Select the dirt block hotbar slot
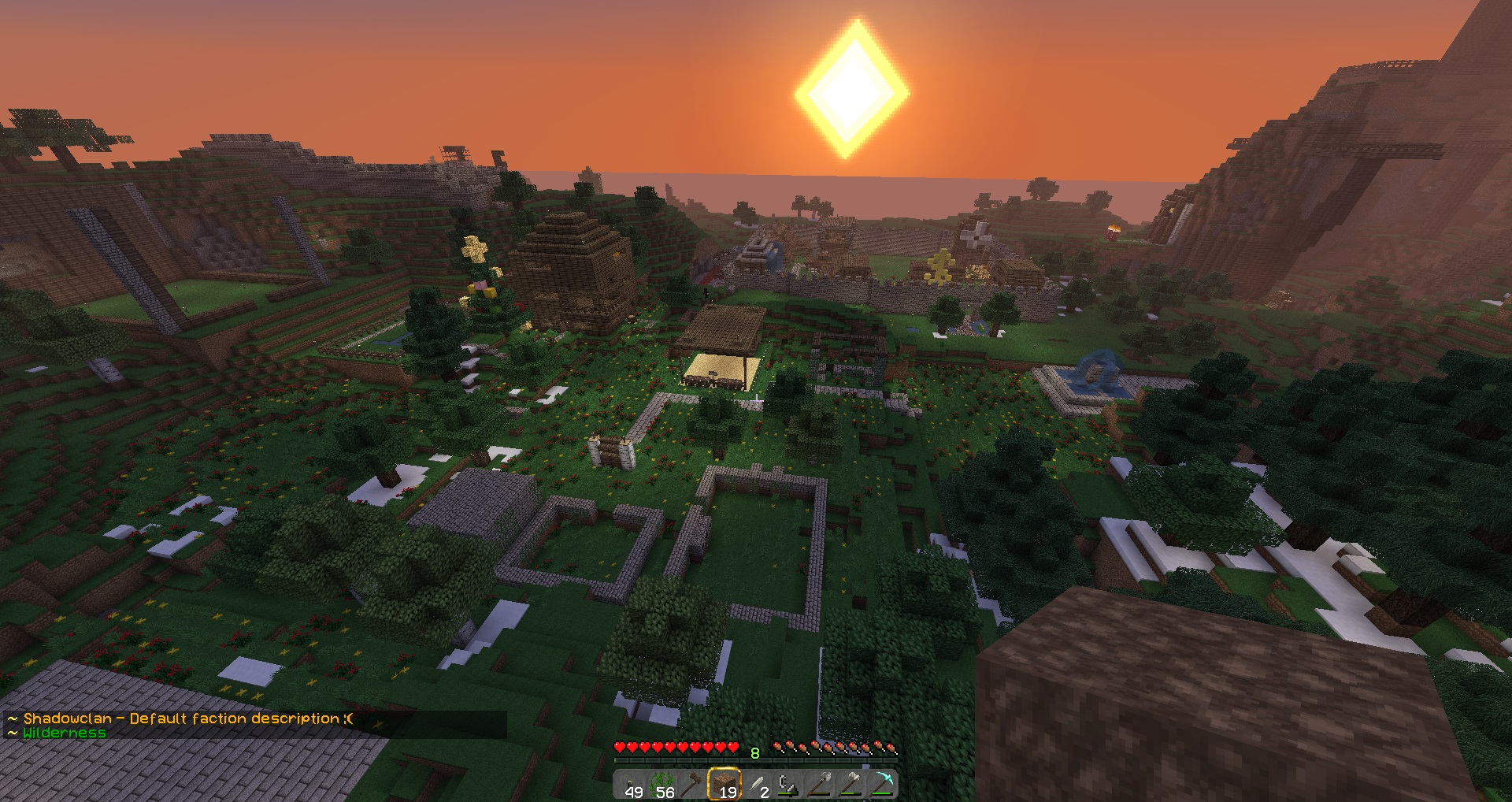Screen dimensions: 1512x802 tap(725, 782)
